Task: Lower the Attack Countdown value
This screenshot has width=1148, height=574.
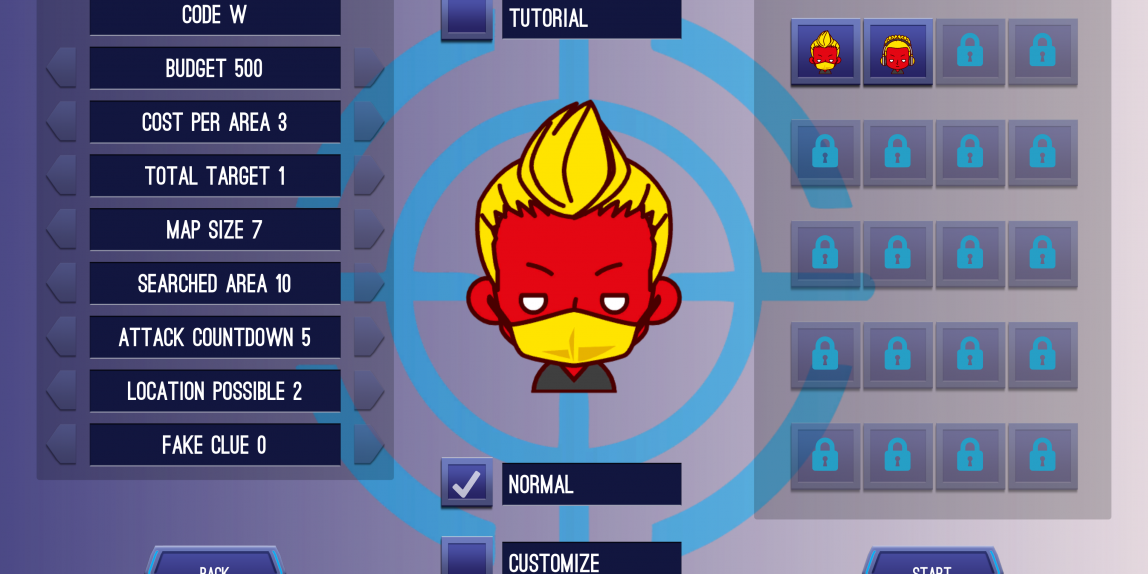Action: [x=62, y=337]
